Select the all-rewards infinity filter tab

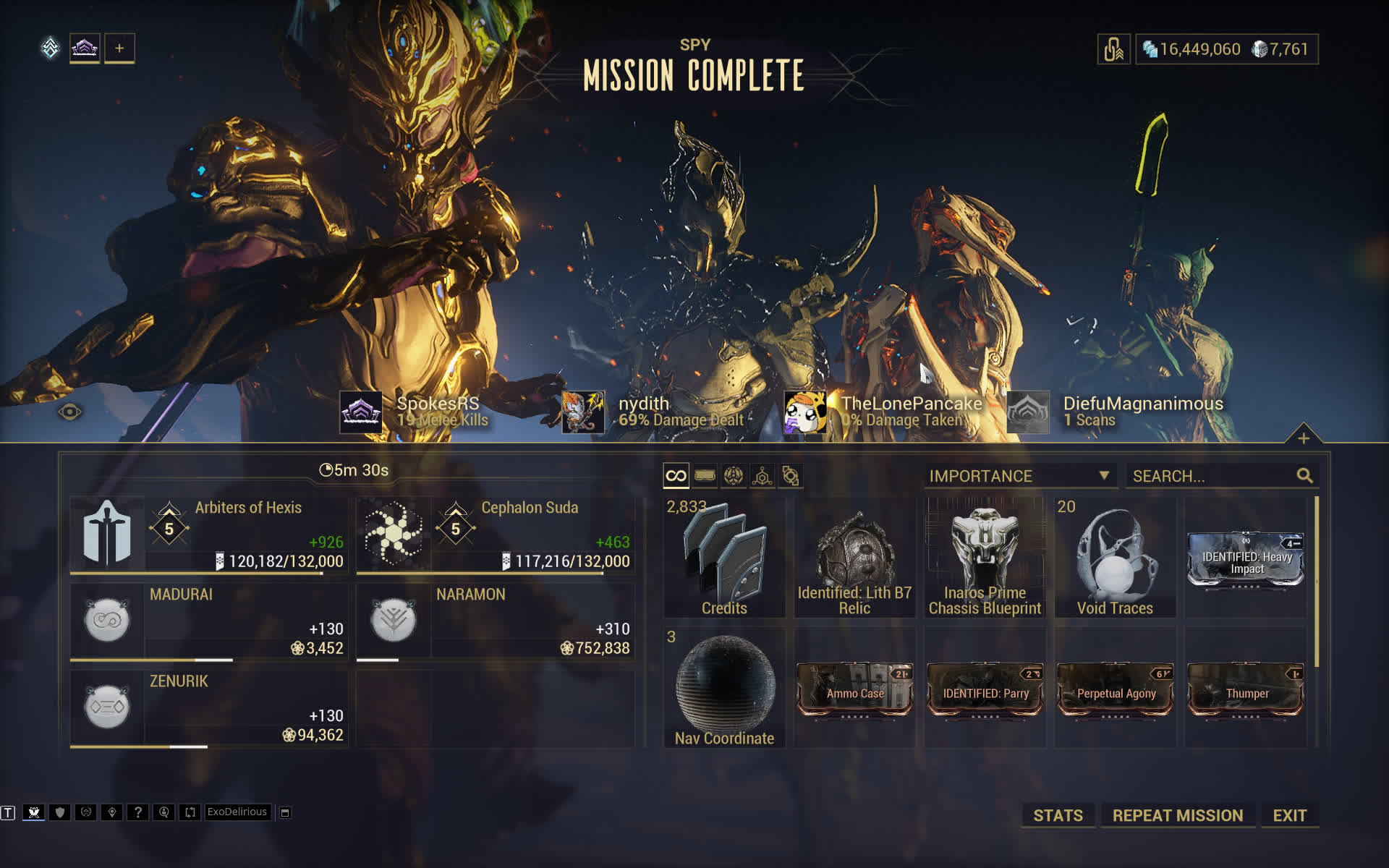click(x=676, y=476)
